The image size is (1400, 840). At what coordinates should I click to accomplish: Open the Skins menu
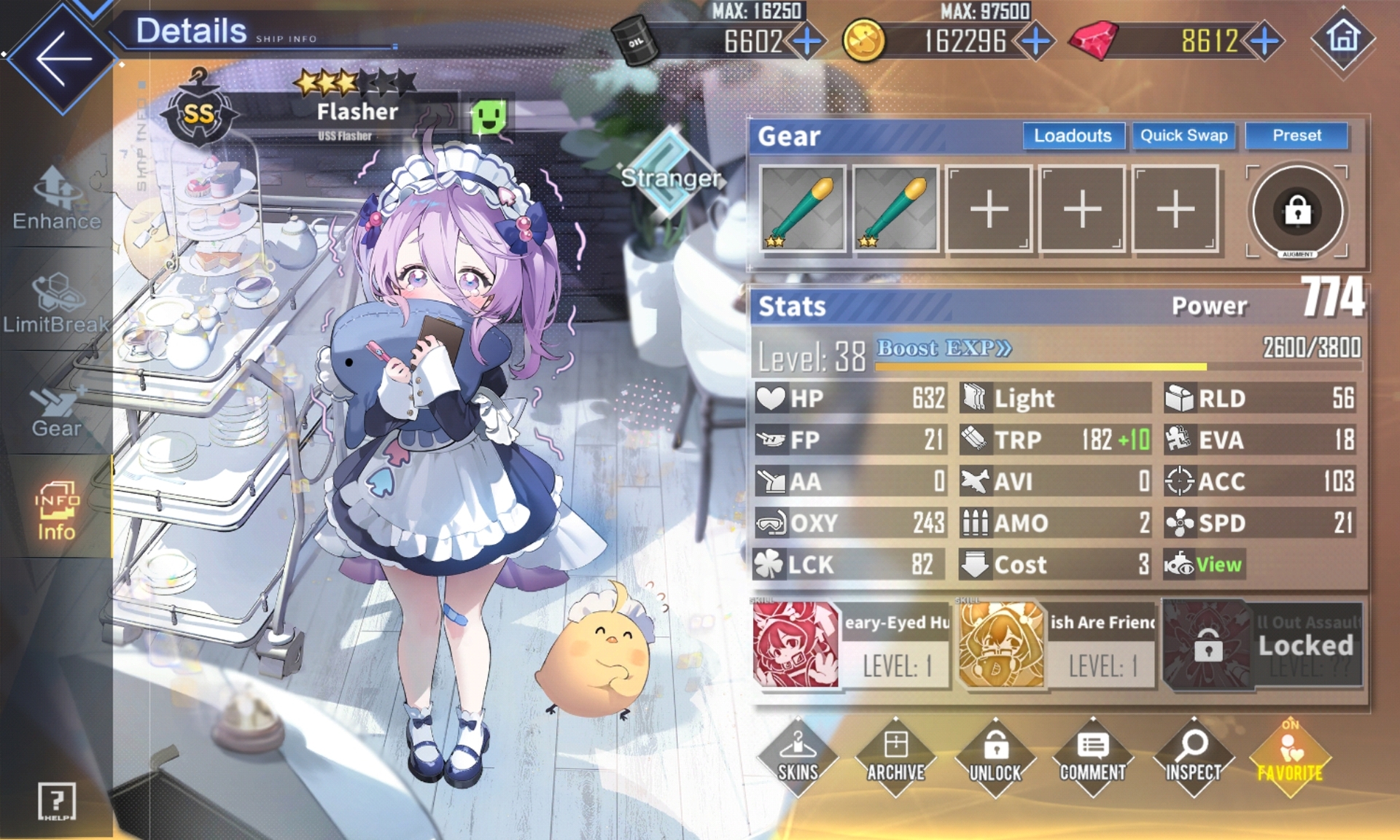(798, 757)
